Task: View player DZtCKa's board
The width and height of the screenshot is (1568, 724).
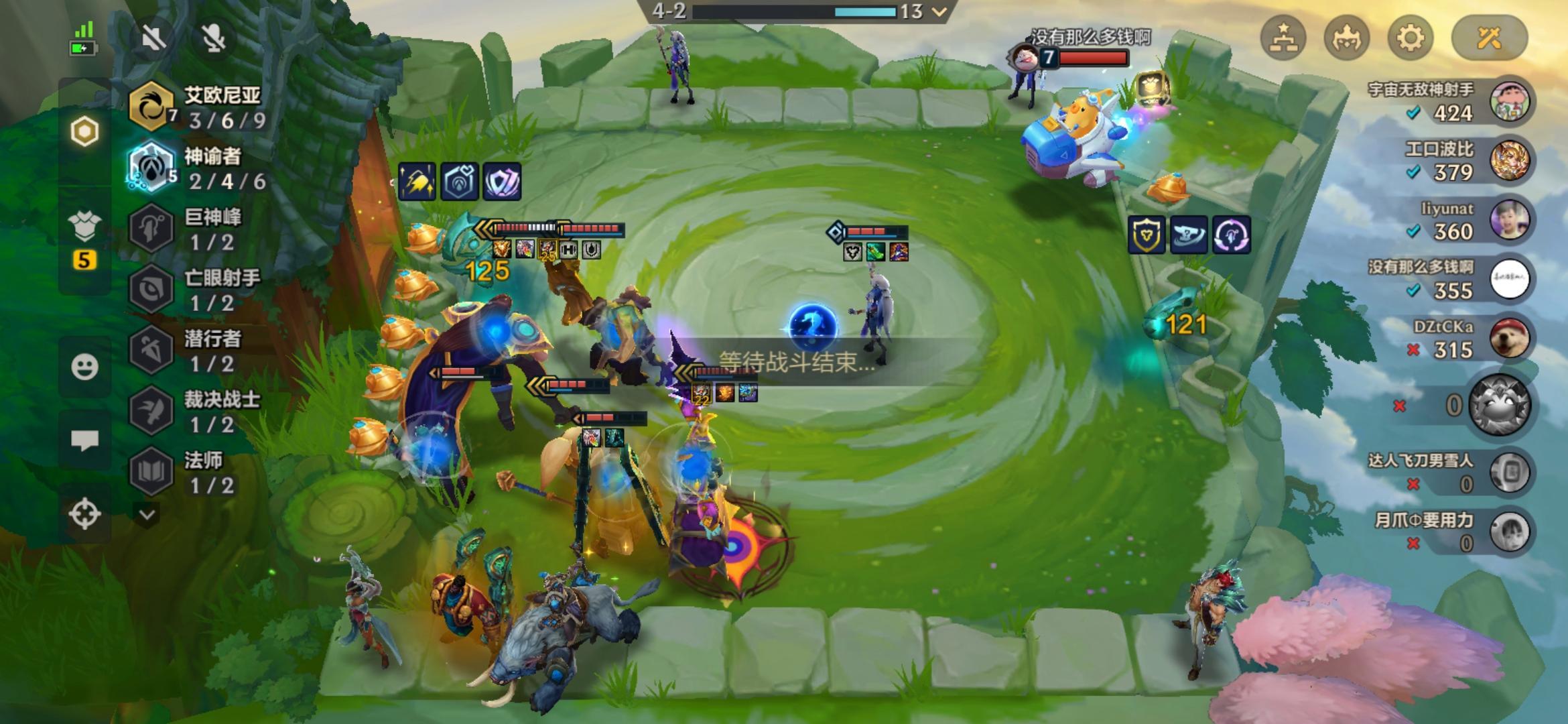Action: pos(1510,339)
